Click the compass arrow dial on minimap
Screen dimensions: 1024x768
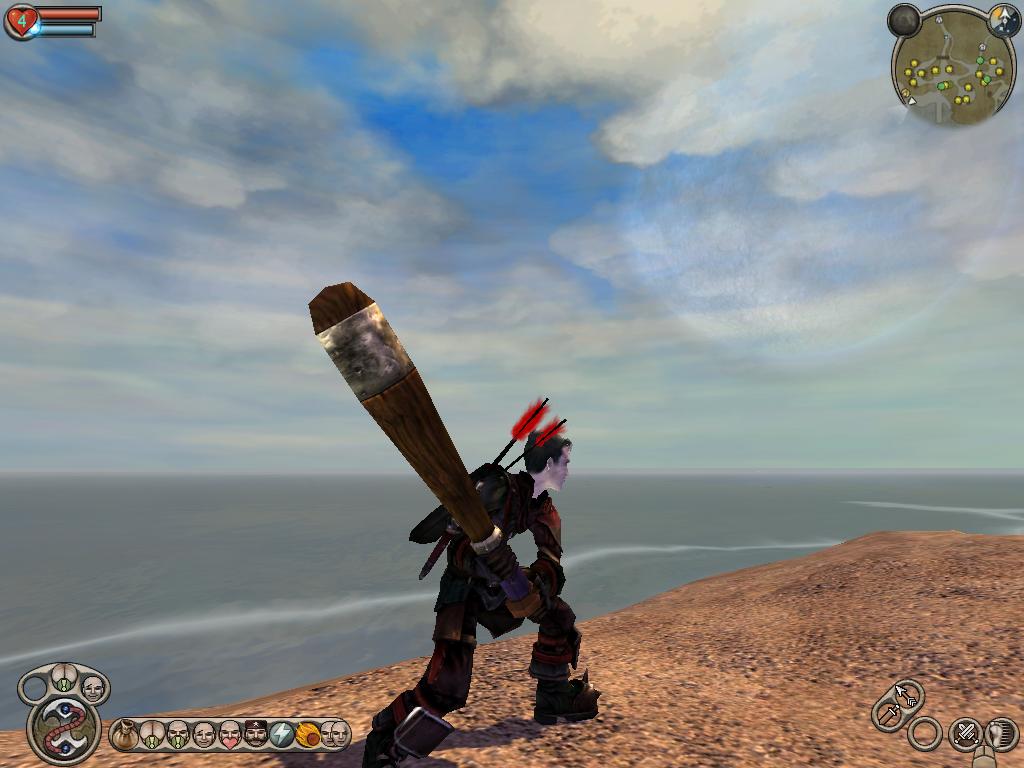coord(1003,17)
